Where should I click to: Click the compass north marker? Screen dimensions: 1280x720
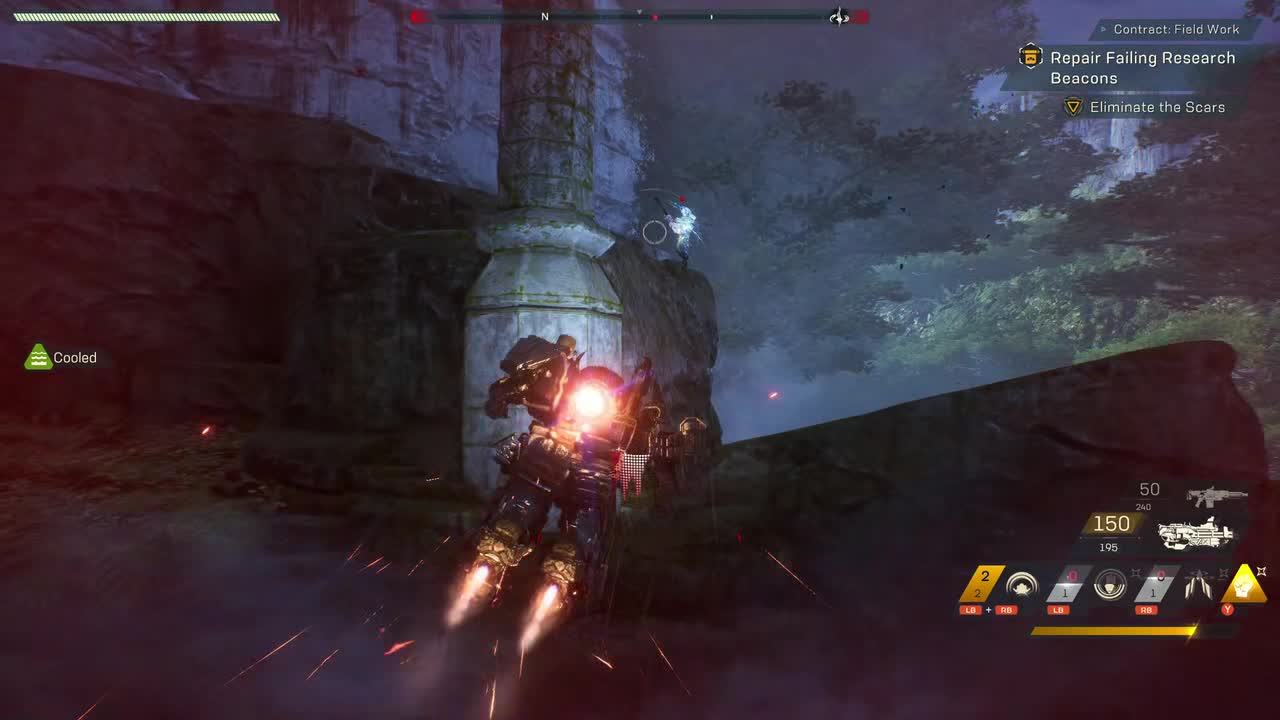point(545,17)
